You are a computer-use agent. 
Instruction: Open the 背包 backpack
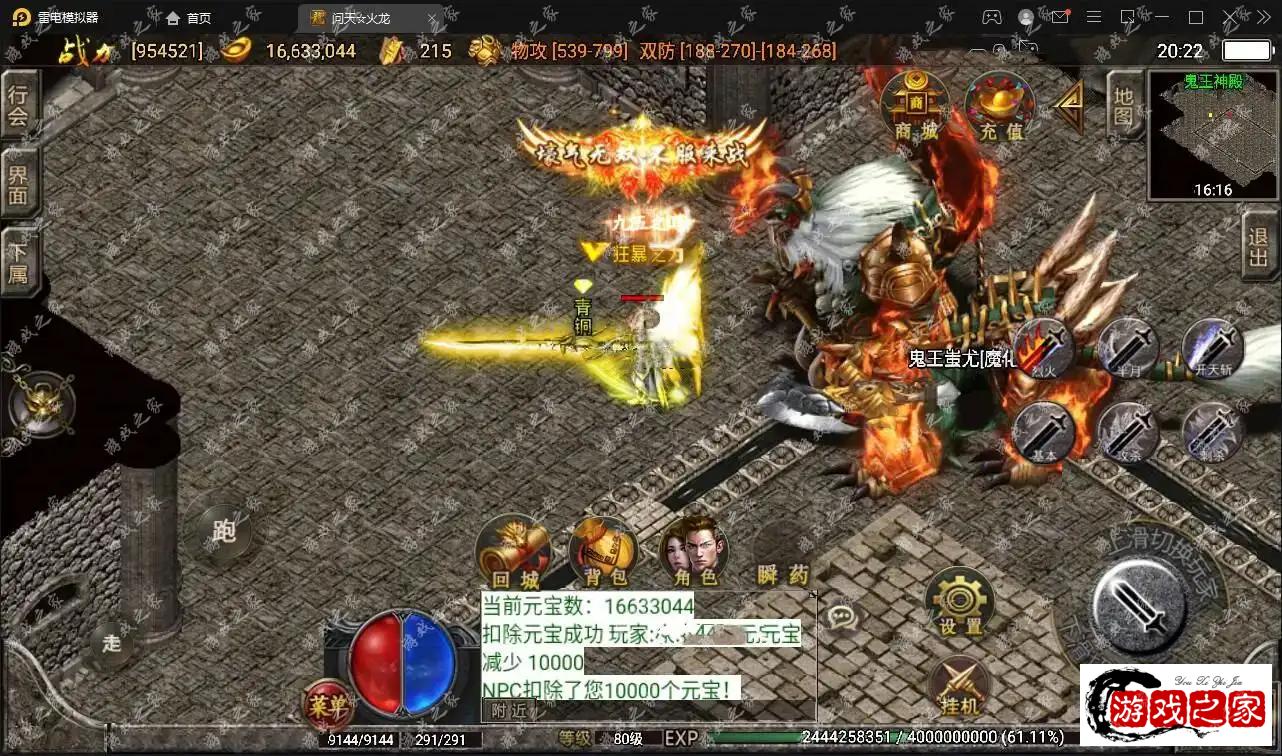coord(603,551)
